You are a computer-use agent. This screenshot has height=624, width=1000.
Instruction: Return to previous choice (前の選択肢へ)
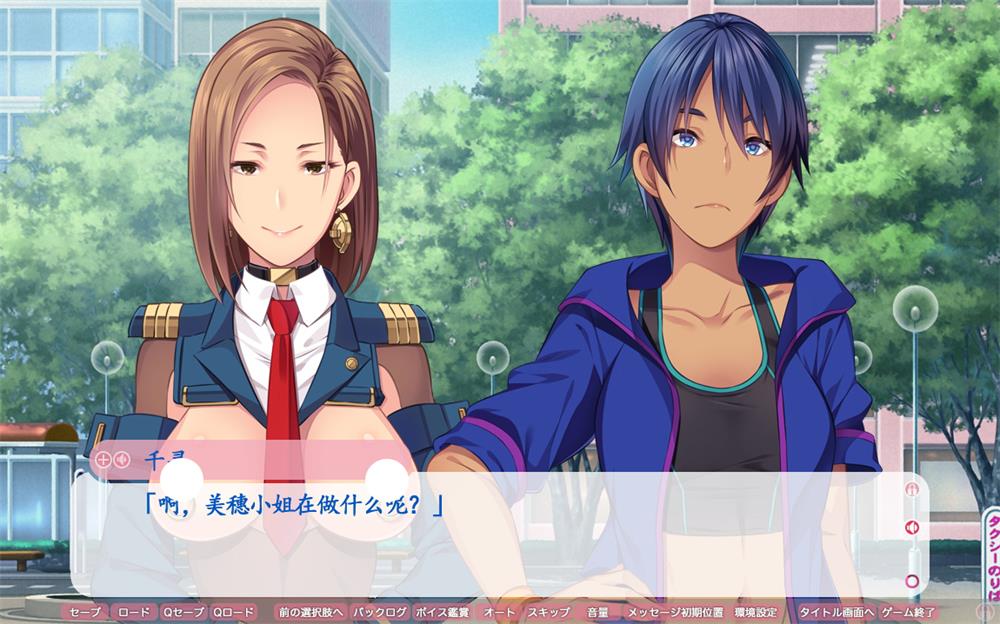tap(311, 611)
